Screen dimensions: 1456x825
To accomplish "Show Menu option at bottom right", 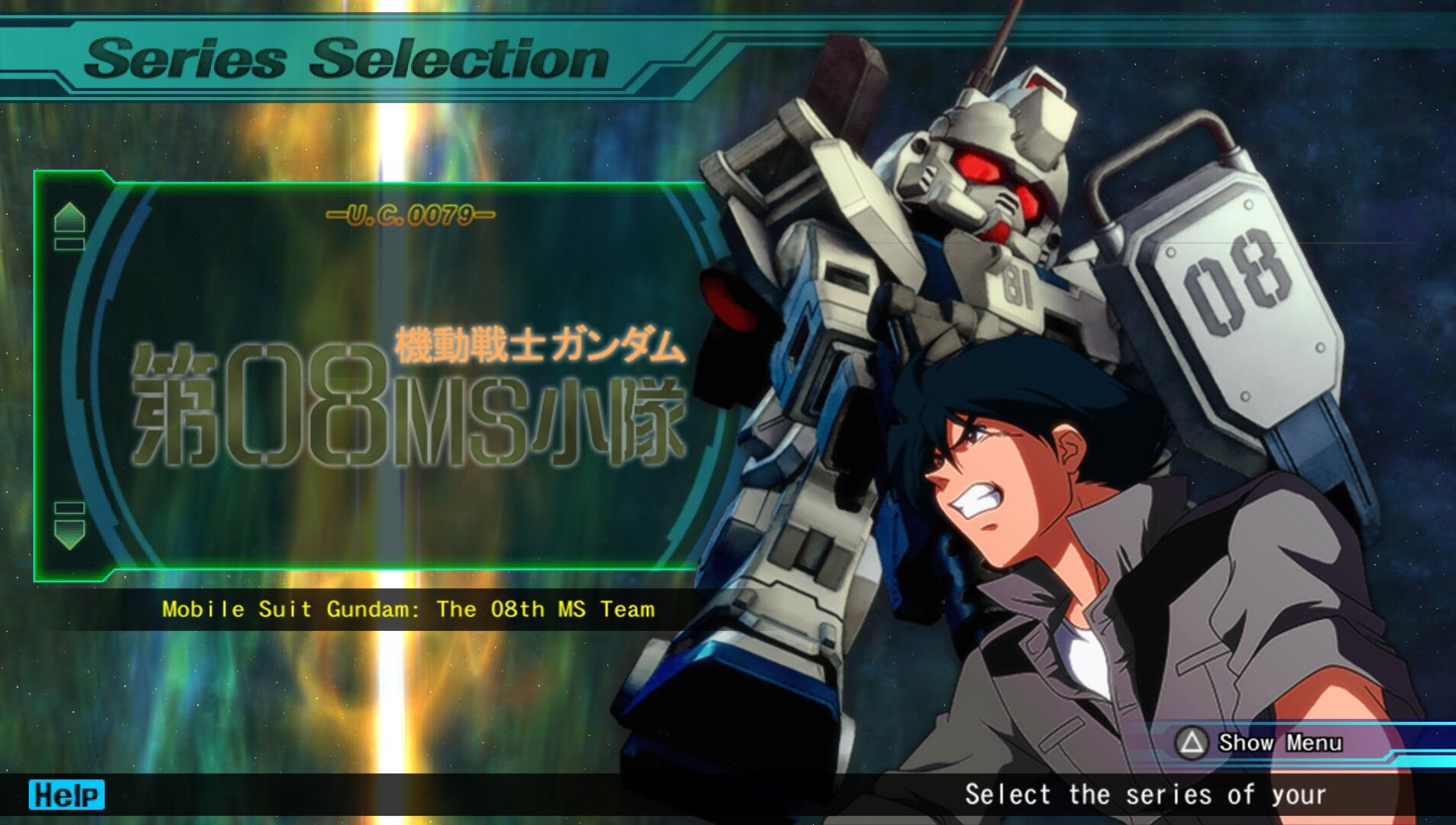I will click(x=1260, y=742).
